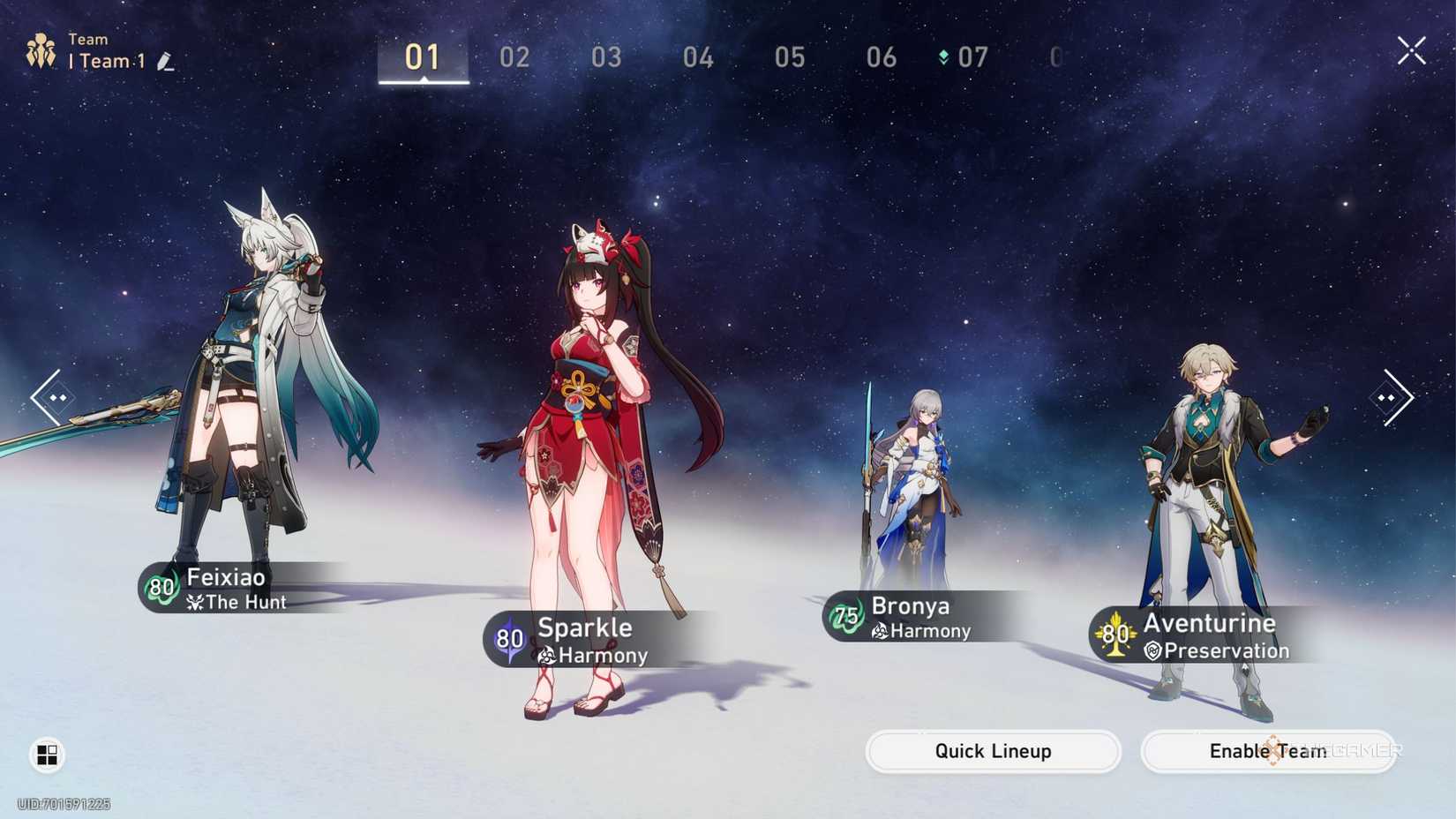
Task: Click the grid layout icon in the bottom-left
Action: click(45, 755)
